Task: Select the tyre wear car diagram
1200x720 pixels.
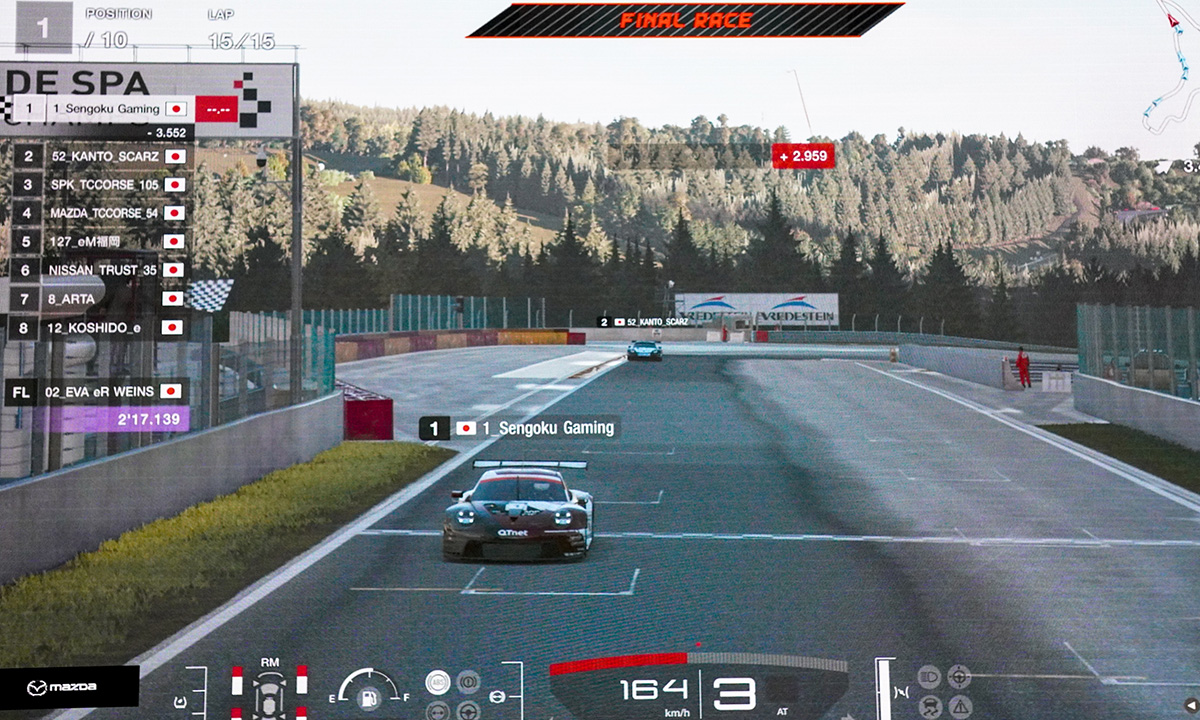Action: pos(270,690)
